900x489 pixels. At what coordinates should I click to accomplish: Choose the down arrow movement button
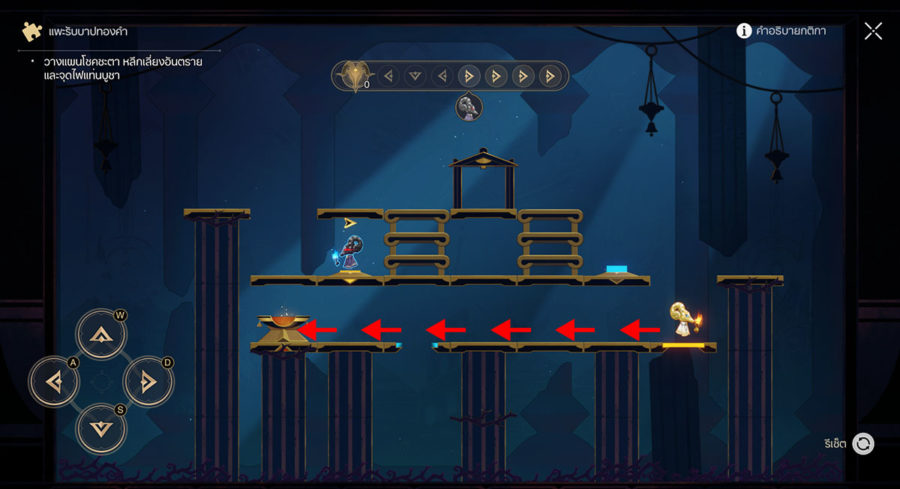(101, 428)
